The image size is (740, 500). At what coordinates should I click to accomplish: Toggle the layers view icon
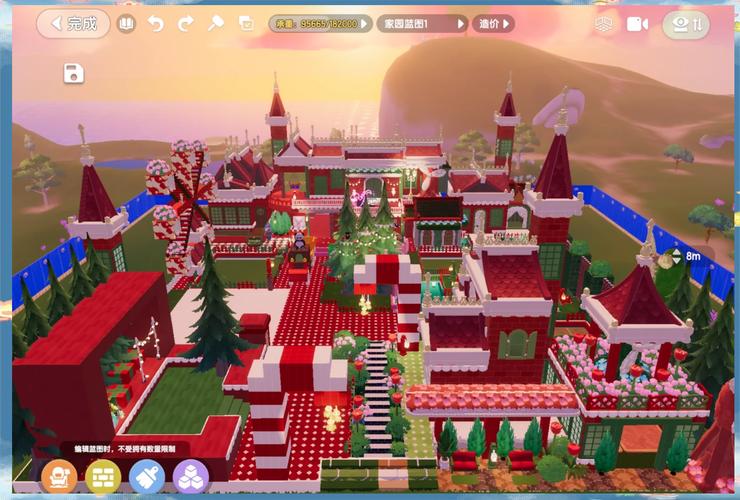point(603,24)
